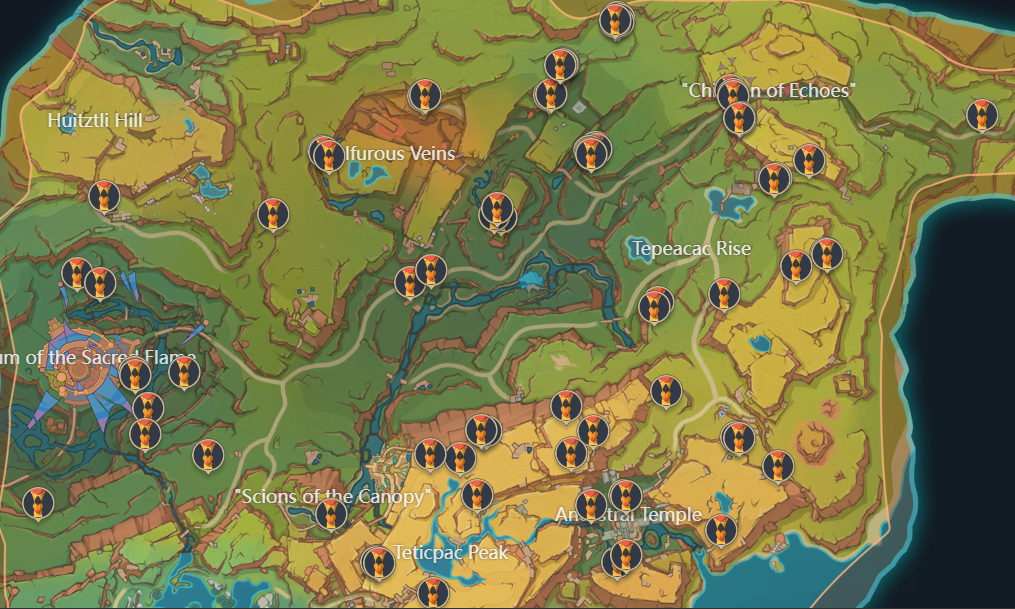This screenshot has height=609, width=1015.
Task: Select the marker right of Ancestral Temple label
Action: click(x=720, y=530)
